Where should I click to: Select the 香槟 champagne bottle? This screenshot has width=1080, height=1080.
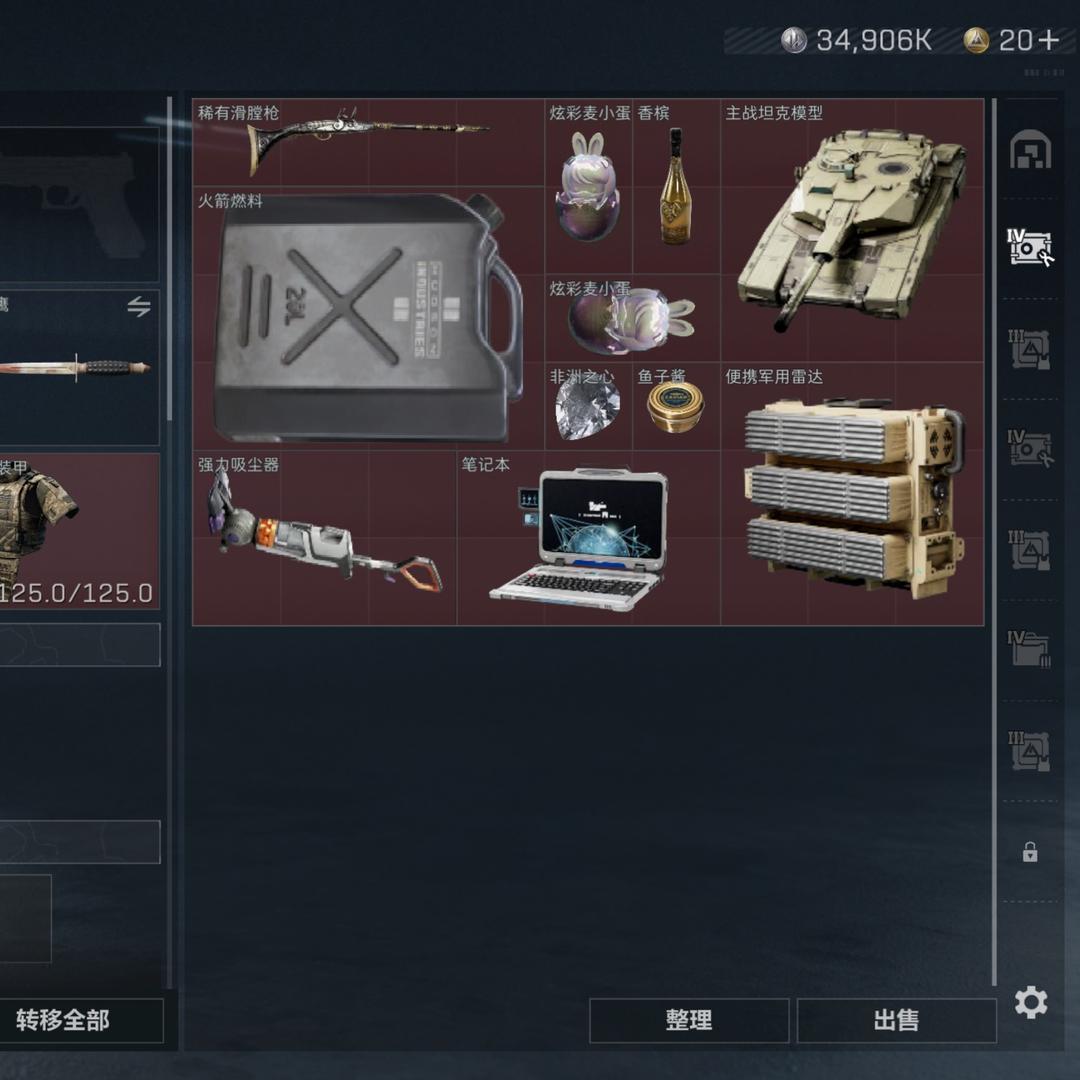676,187
